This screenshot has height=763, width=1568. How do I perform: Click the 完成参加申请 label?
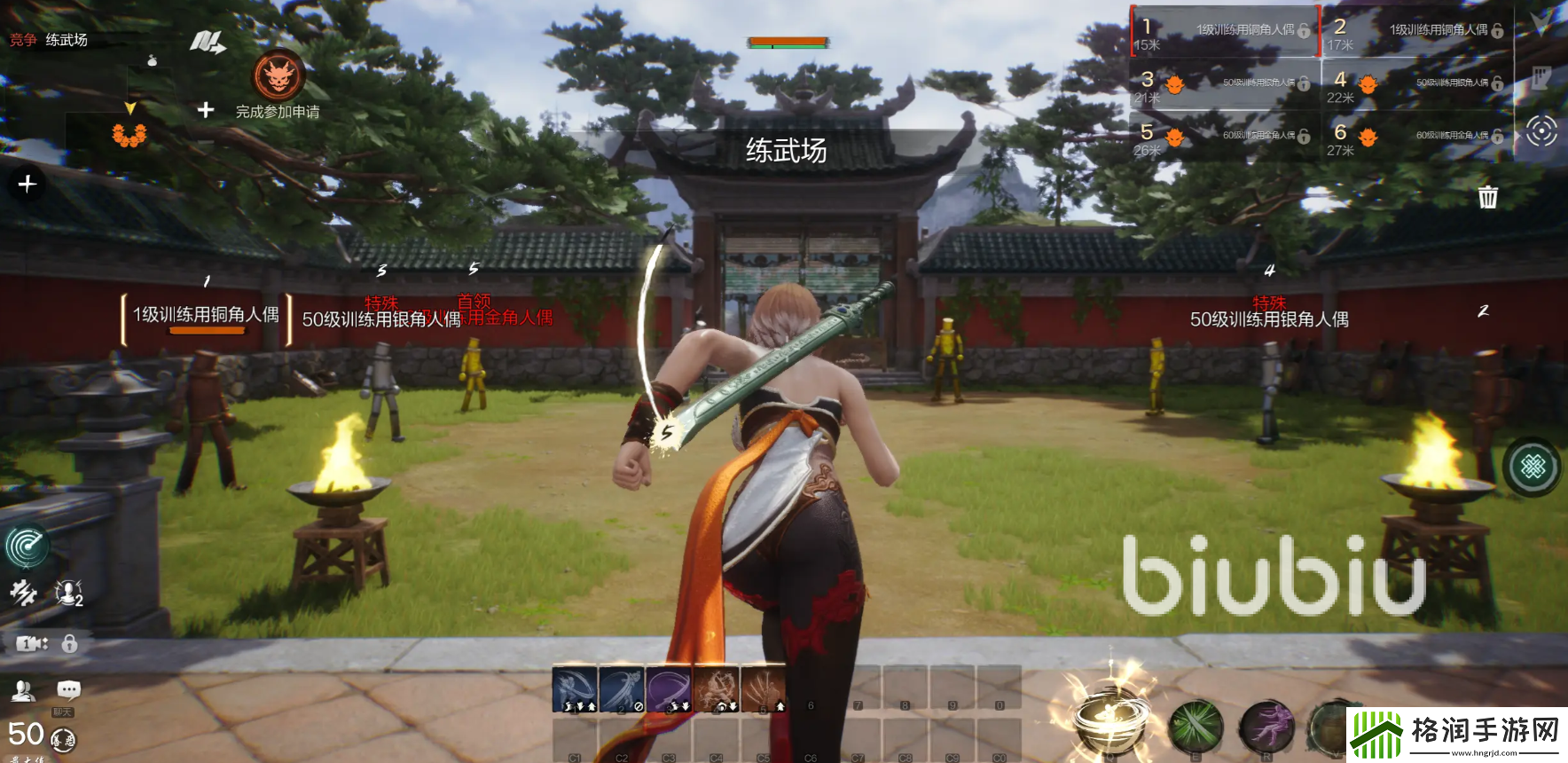pos(278,112)
